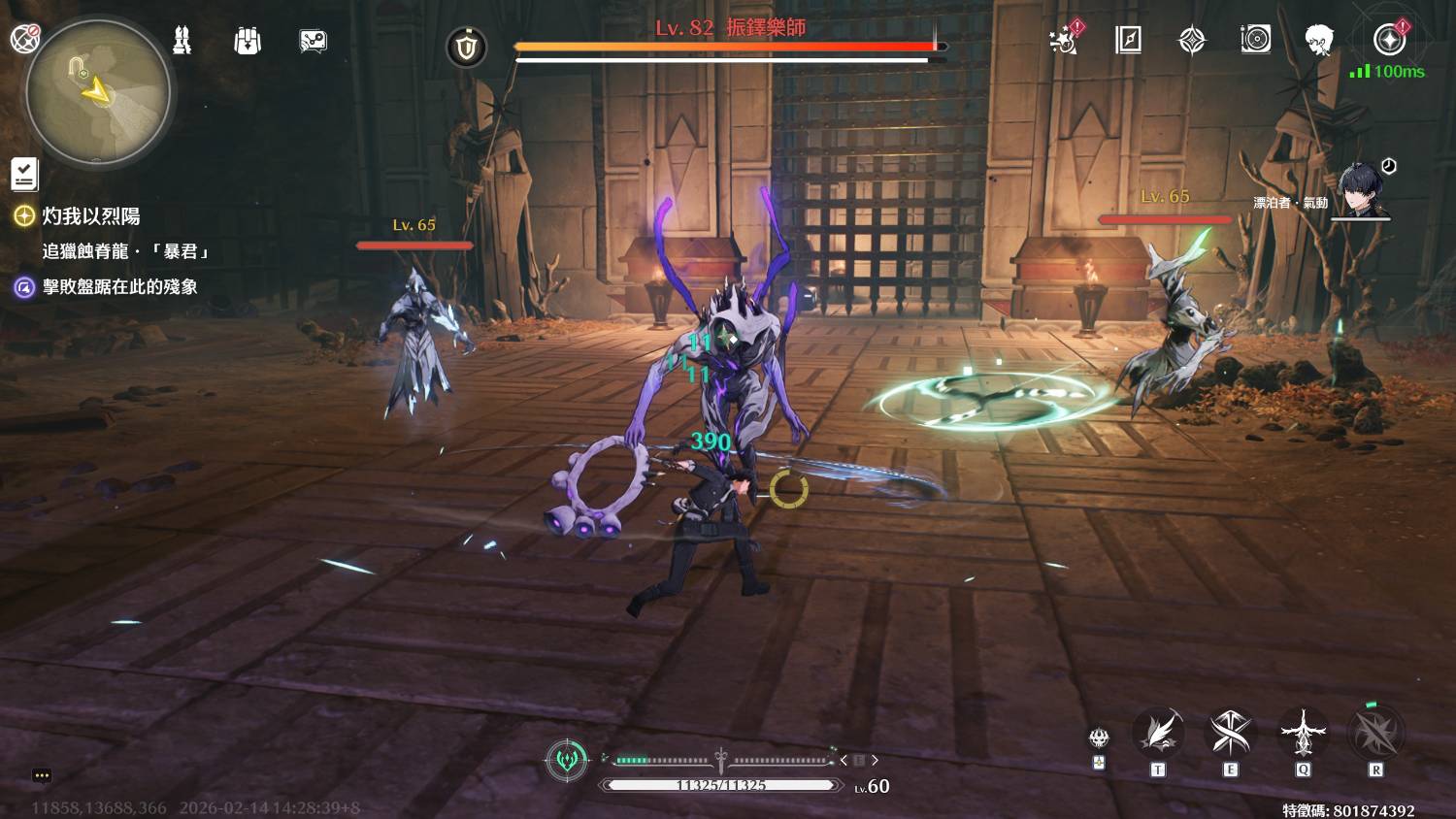Open the backpack inventory
This screenshot has width=1456, height=819.
point(248,41)
